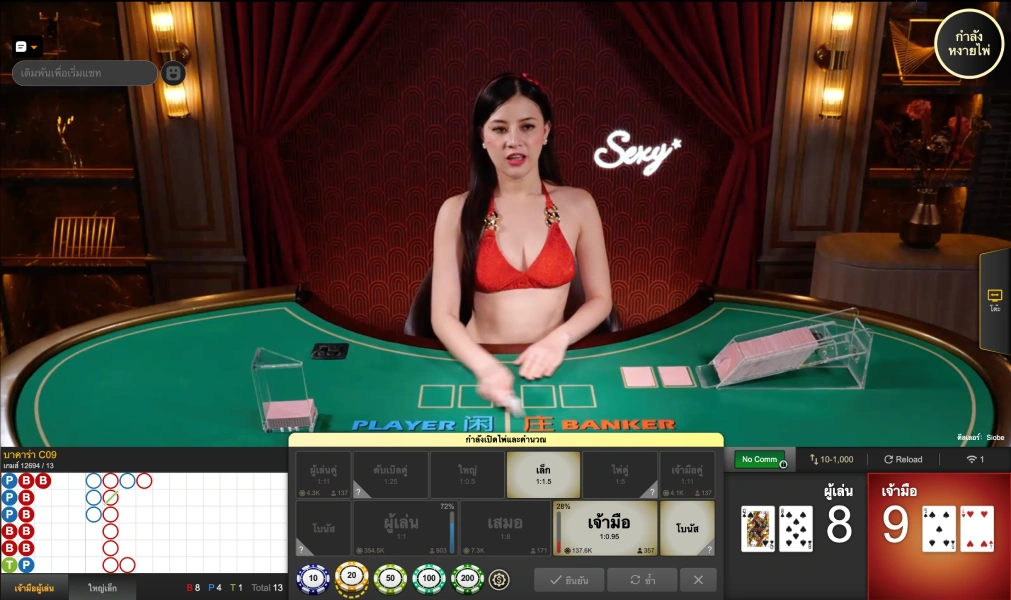
Task: Confirm the bet with ยืนยัน button
Action: 568,580
